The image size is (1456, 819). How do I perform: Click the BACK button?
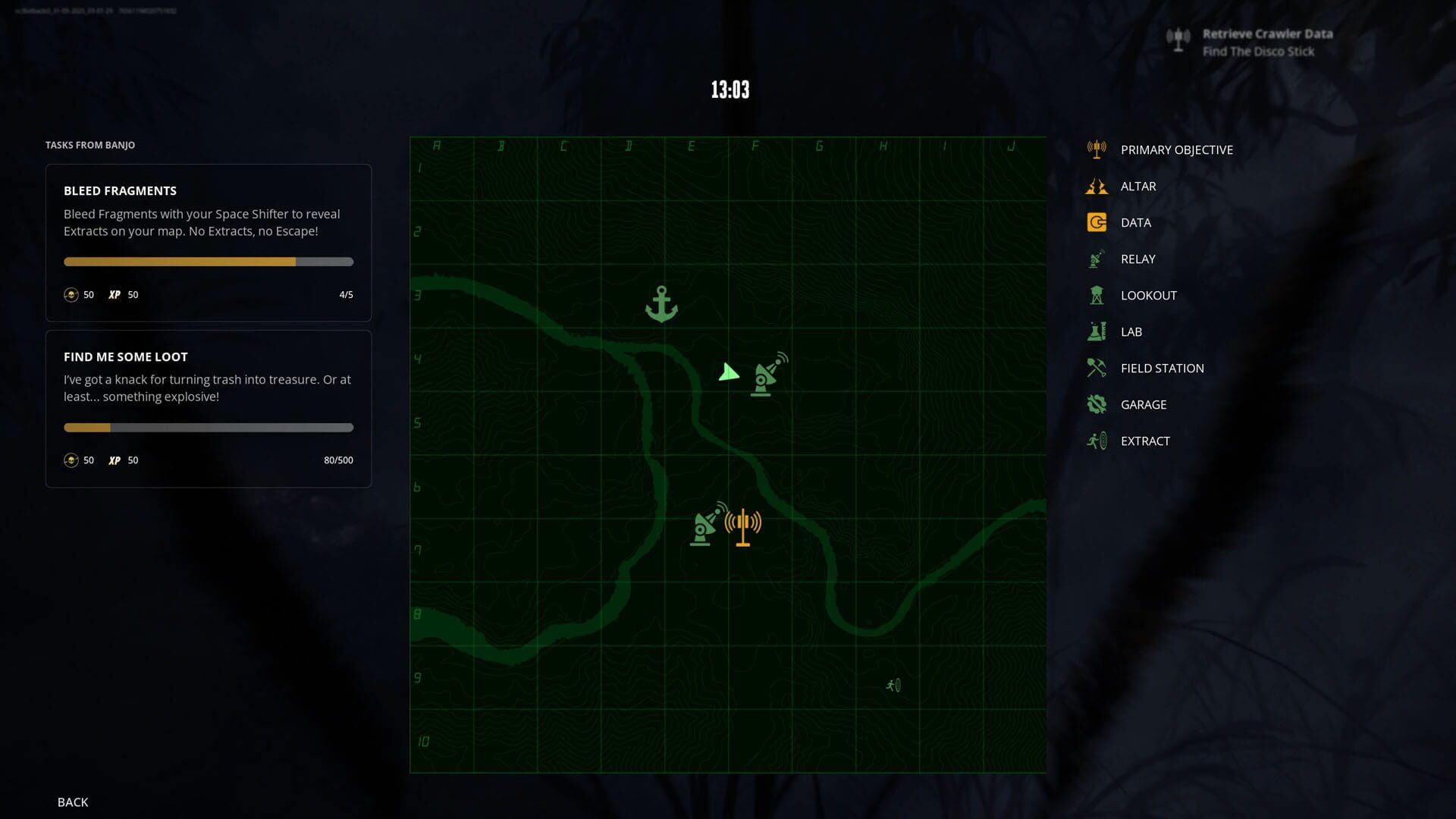coord(73,802)
